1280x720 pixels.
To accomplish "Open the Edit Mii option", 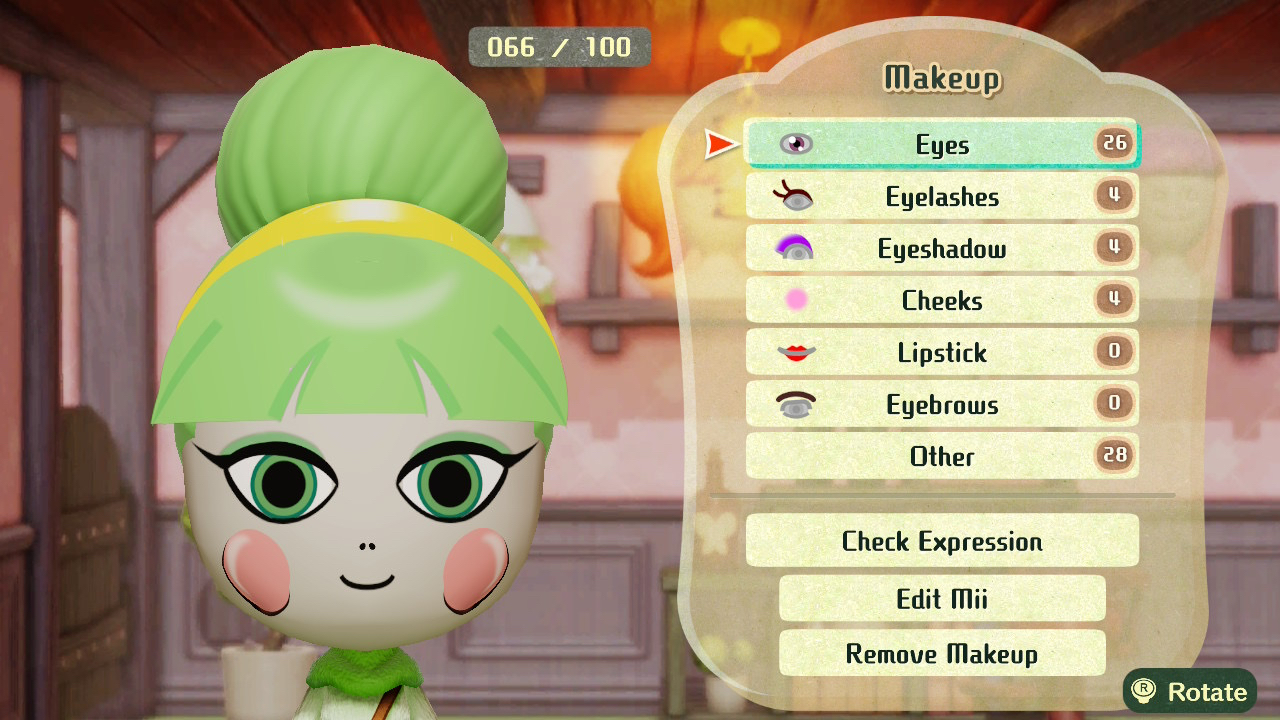I will [941, 599].
